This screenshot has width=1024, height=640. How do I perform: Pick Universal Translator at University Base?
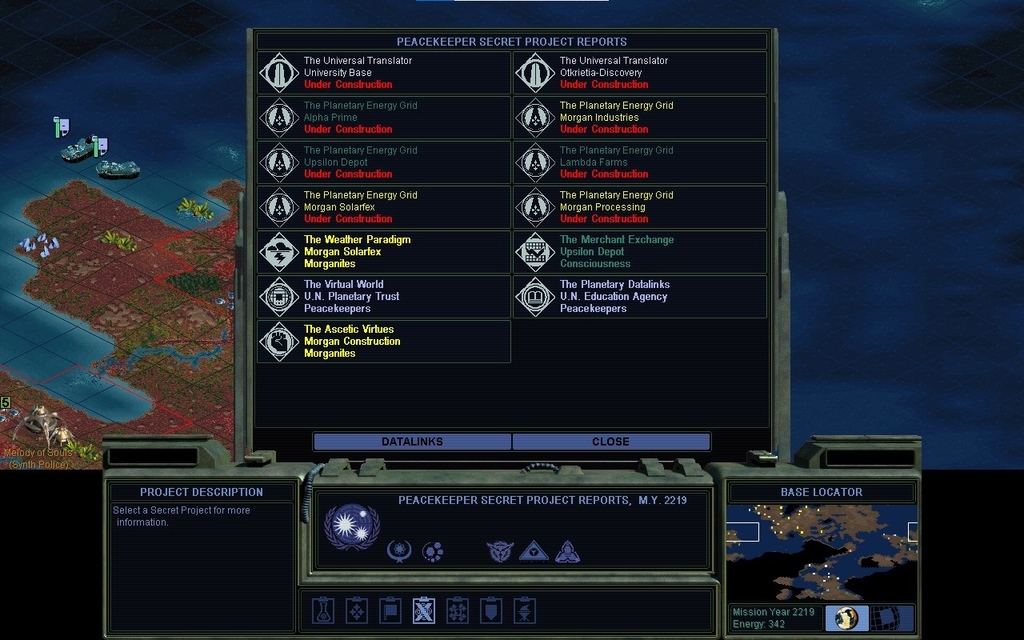[x=384, y=73]
